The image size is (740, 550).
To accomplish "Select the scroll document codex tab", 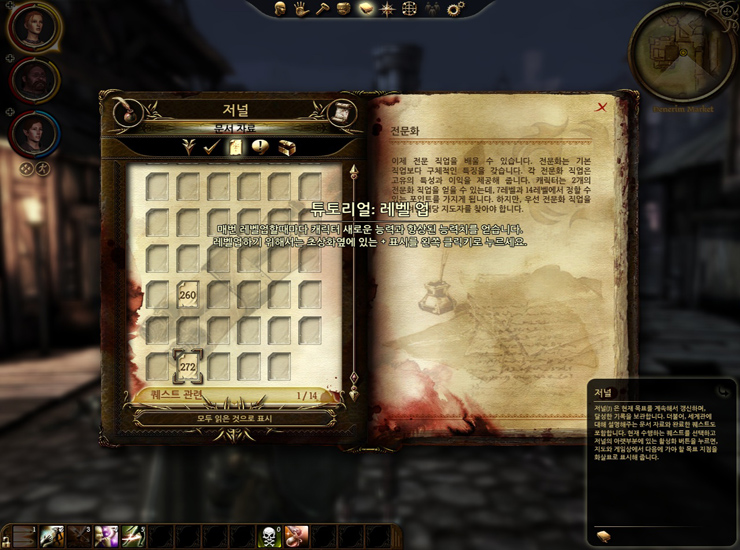I will pyautogui.click(x=236, y=147).
